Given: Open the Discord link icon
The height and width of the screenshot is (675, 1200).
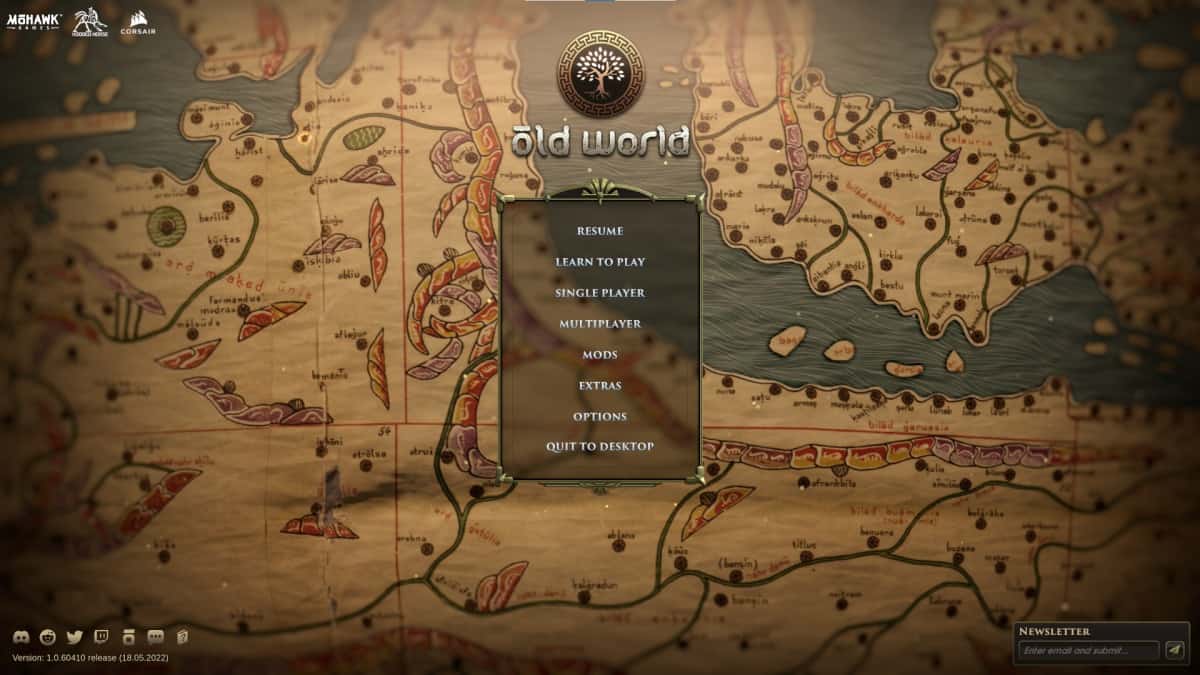Looking at the screenshot, I should (x=20, y=637).
